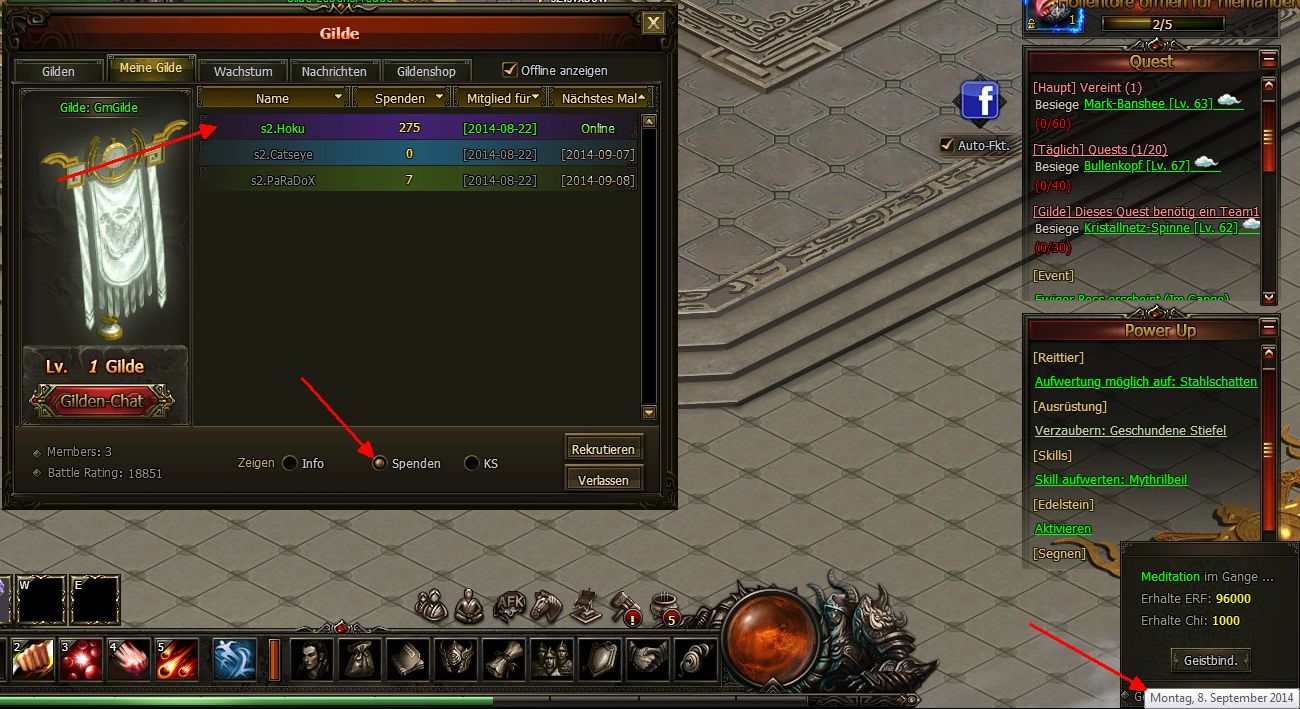Toggle the Offline anzeigen checkbox
The image size is (1300, 709).
[x=510, y=70]
